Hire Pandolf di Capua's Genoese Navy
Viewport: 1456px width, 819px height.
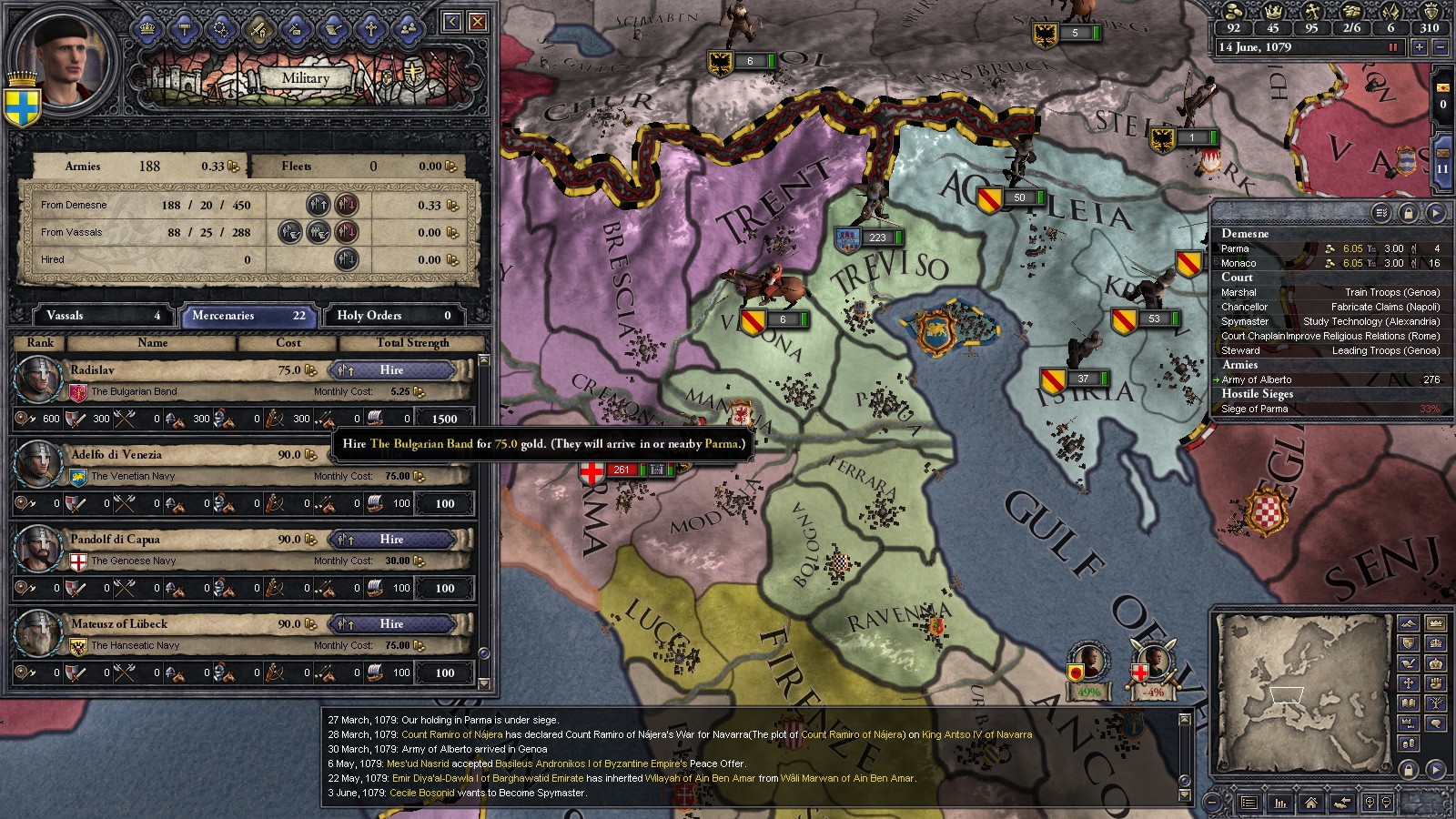pyautogui.click(x=391, y=540)
